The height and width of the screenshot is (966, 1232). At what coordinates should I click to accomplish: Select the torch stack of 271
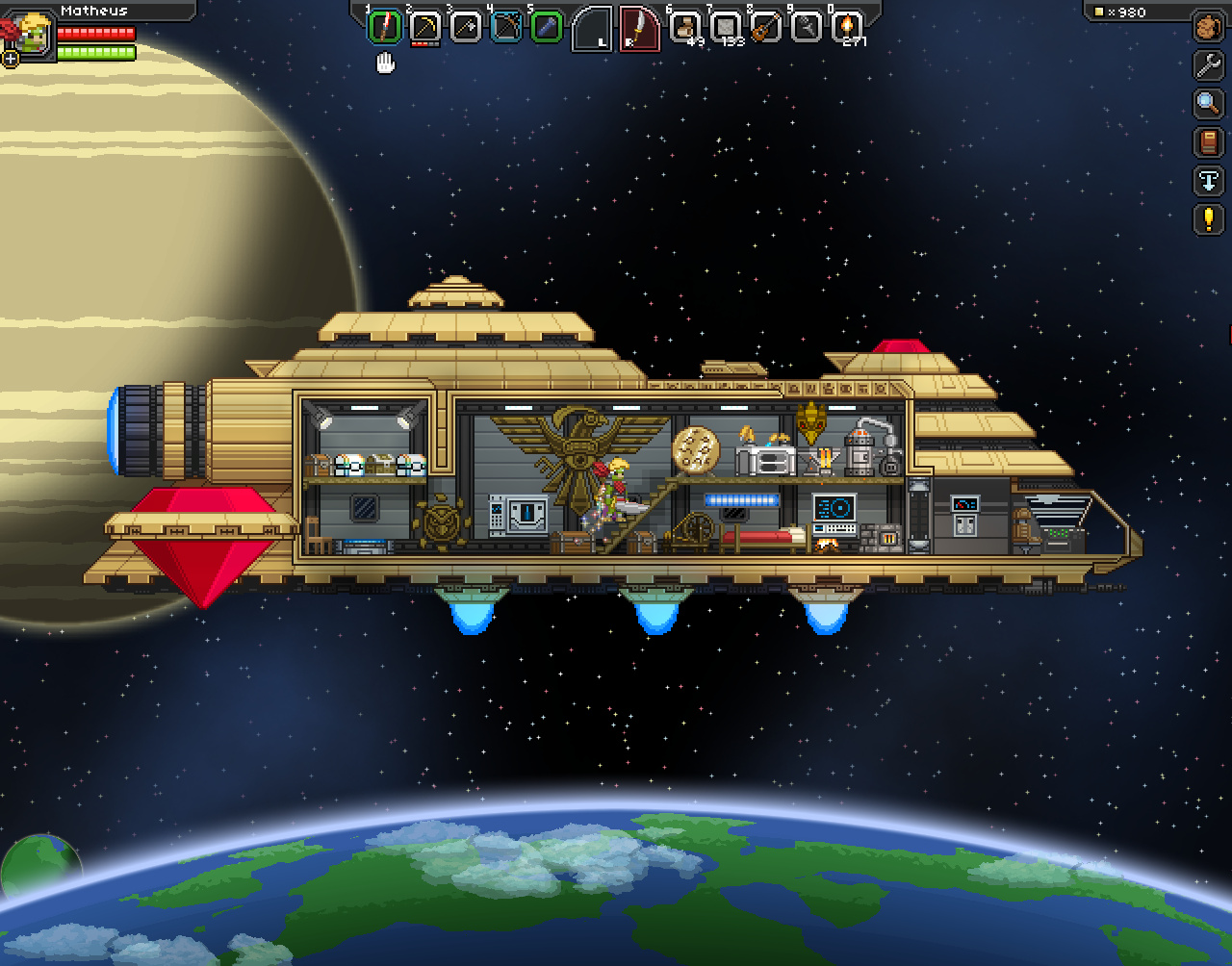pyautogui.click(x=848, y=27)
